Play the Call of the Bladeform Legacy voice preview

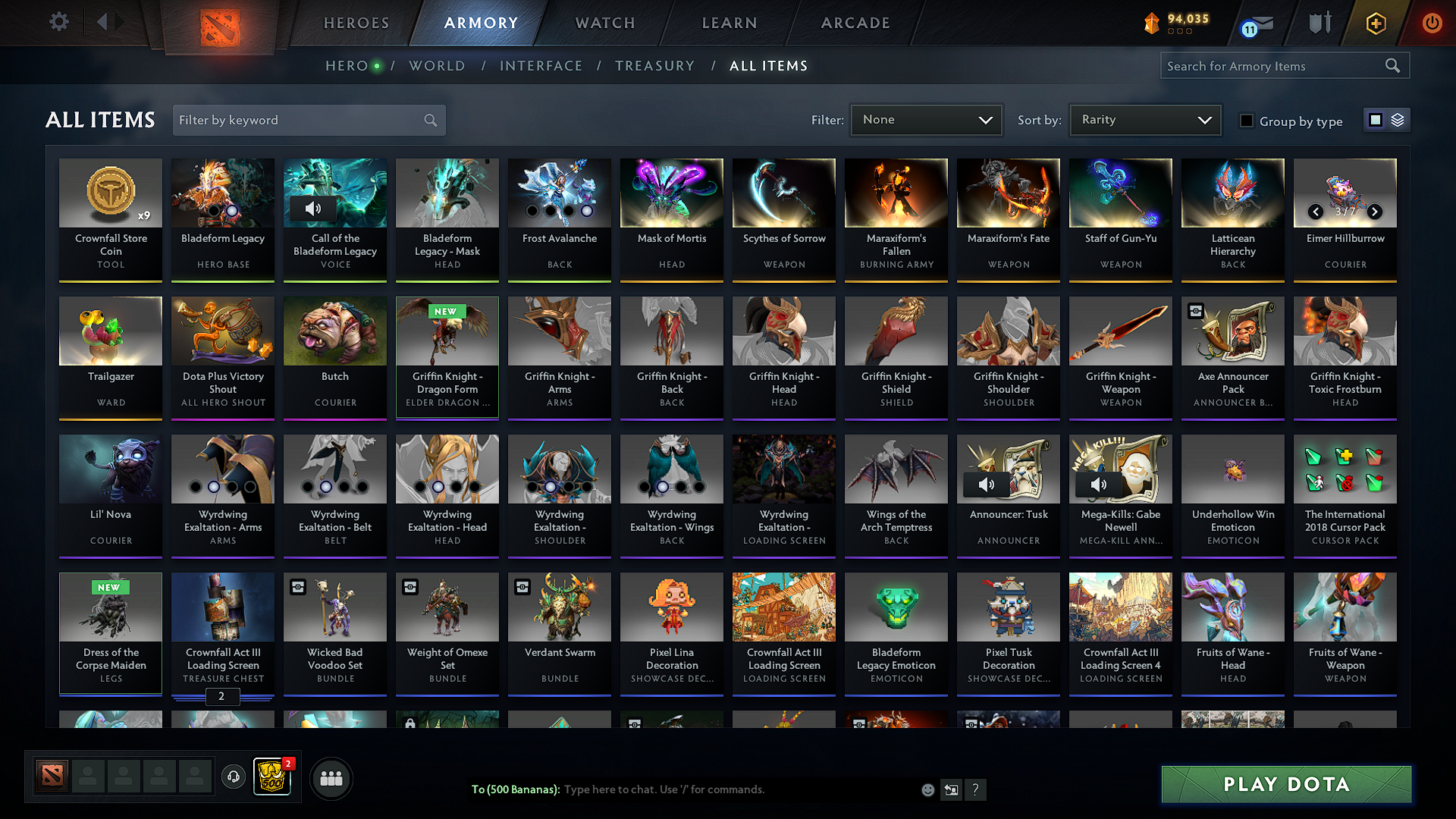313,209
